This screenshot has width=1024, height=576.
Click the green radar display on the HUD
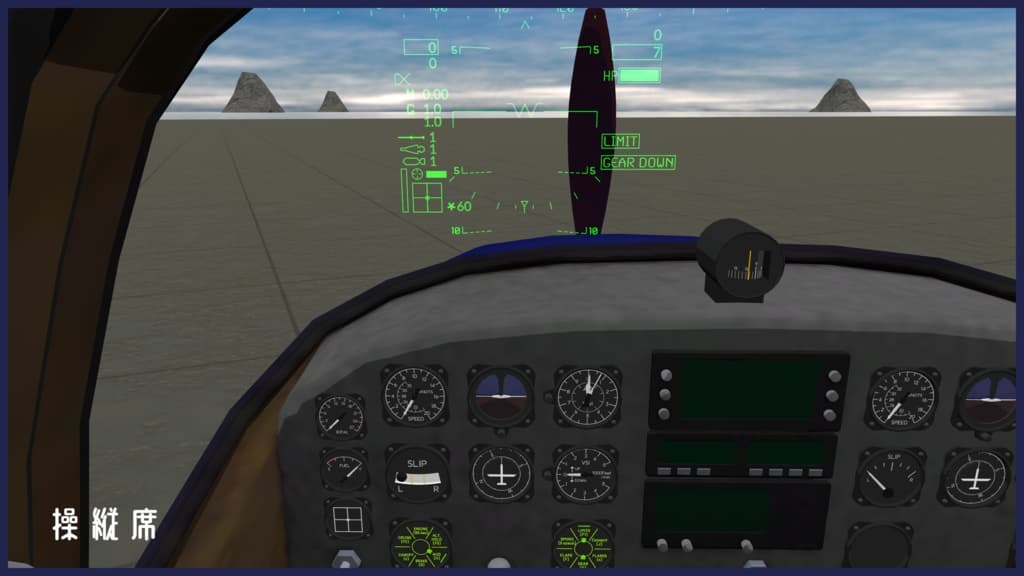(427, 196)
